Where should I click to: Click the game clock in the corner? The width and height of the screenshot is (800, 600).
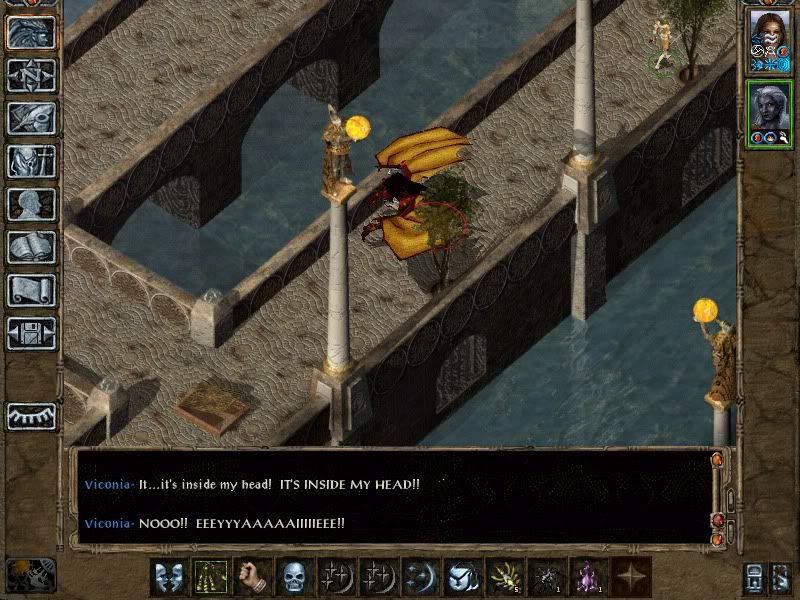pyautogui.click(x=28, y=576)
